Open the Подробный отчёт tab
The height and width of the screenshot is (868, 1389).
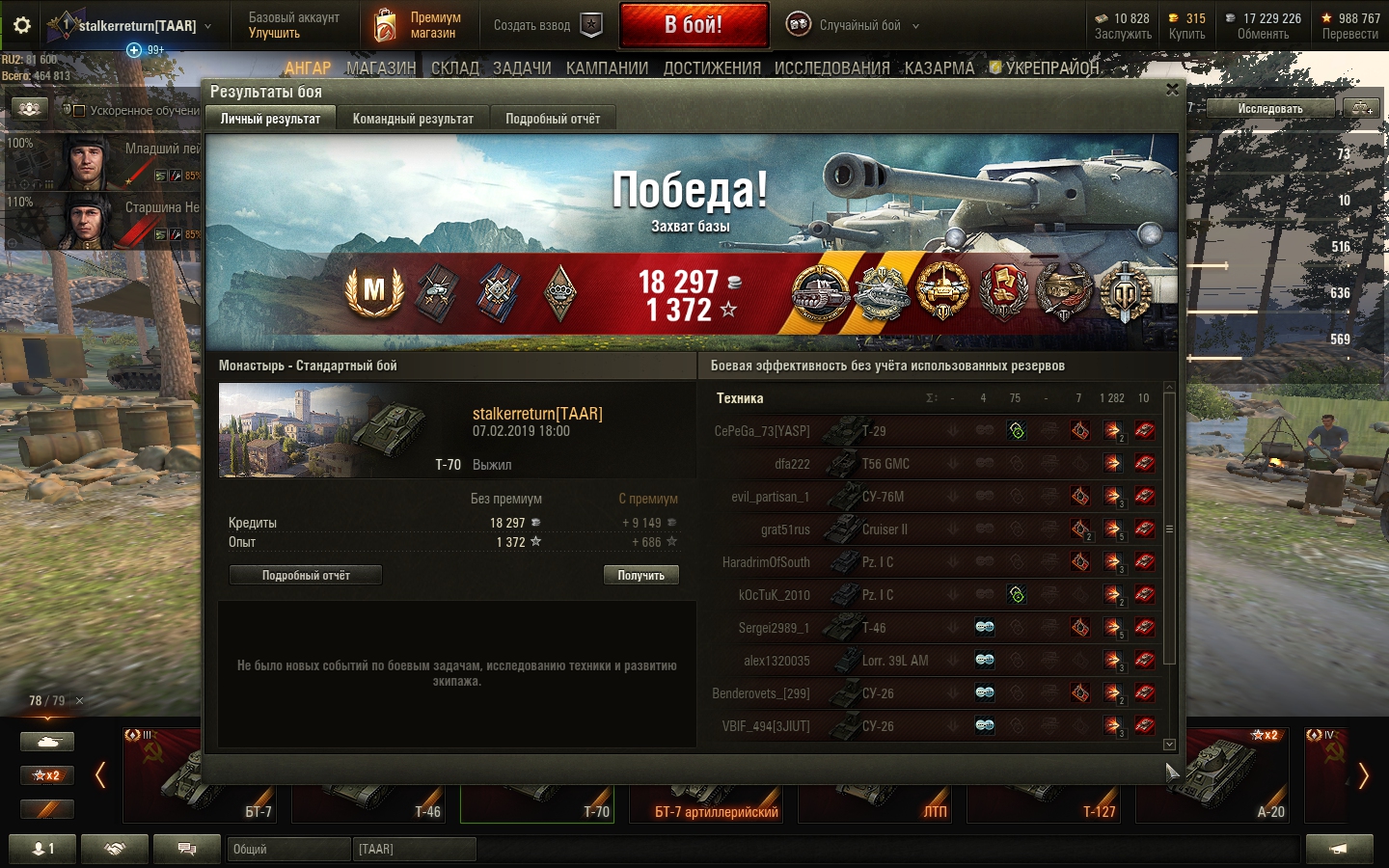coord(553,119)
